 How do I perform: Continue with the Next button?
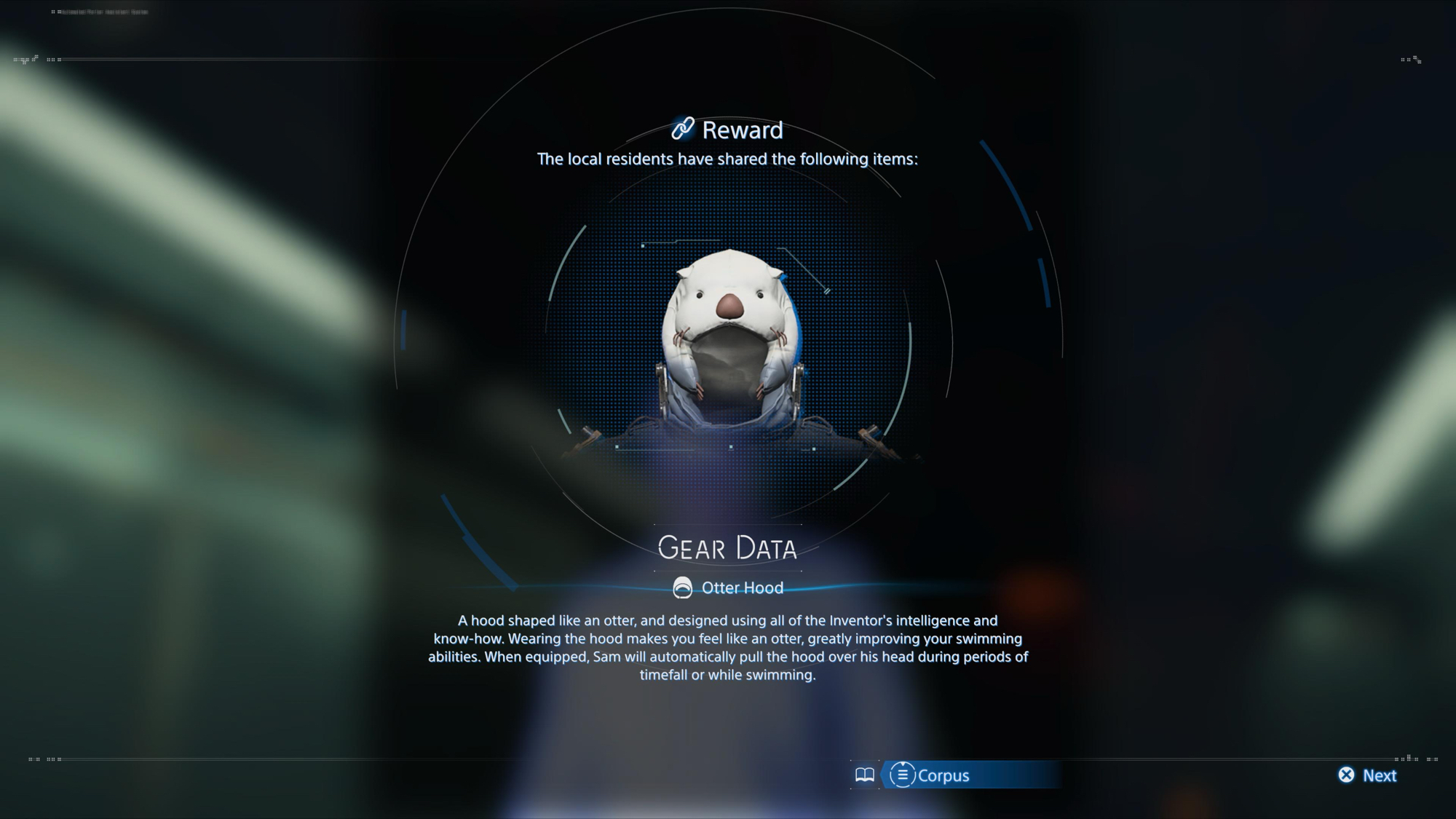coord(1368,775)
